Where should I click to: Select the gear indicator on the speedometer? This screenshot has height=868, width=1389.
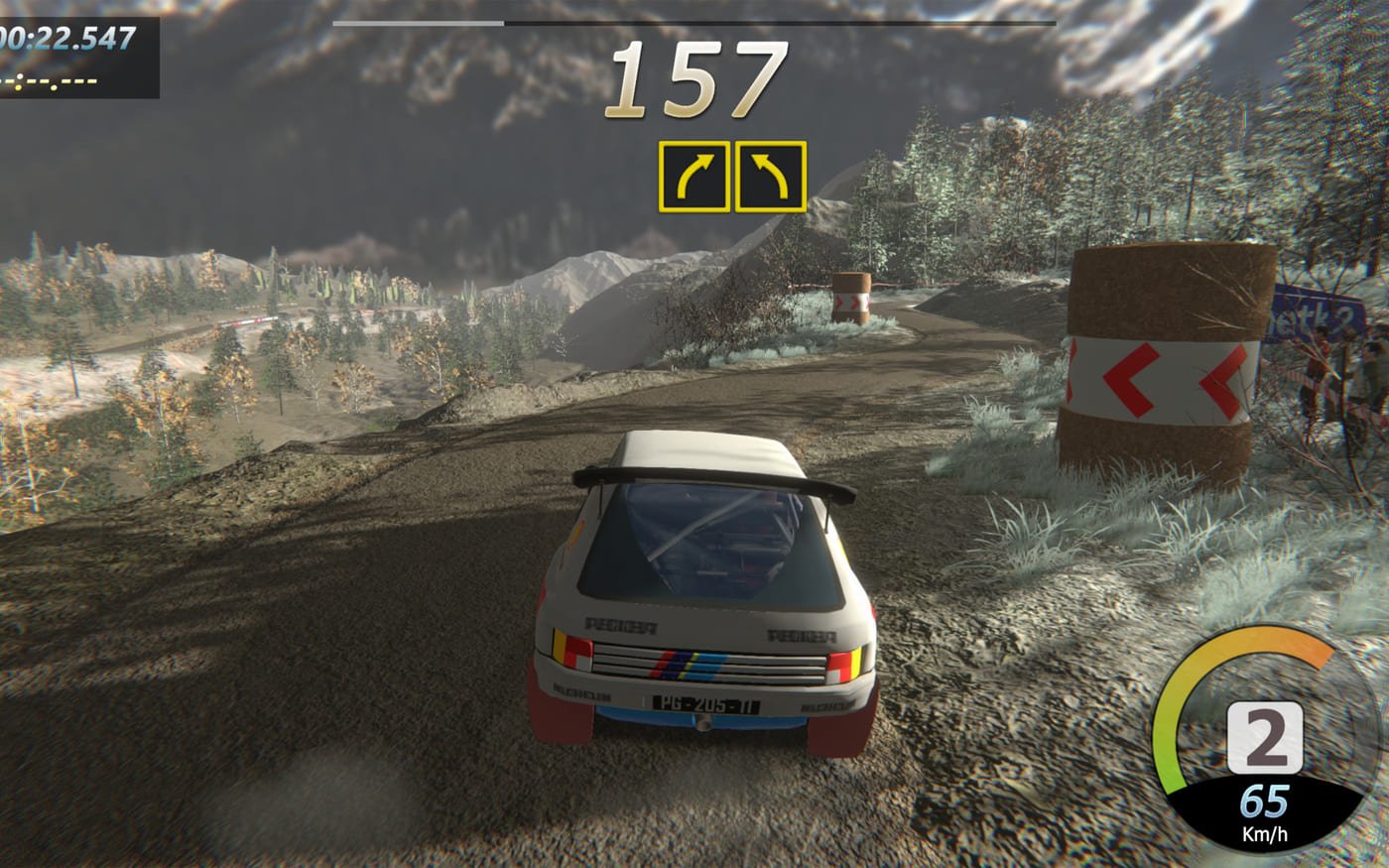tap(1263, 738)
